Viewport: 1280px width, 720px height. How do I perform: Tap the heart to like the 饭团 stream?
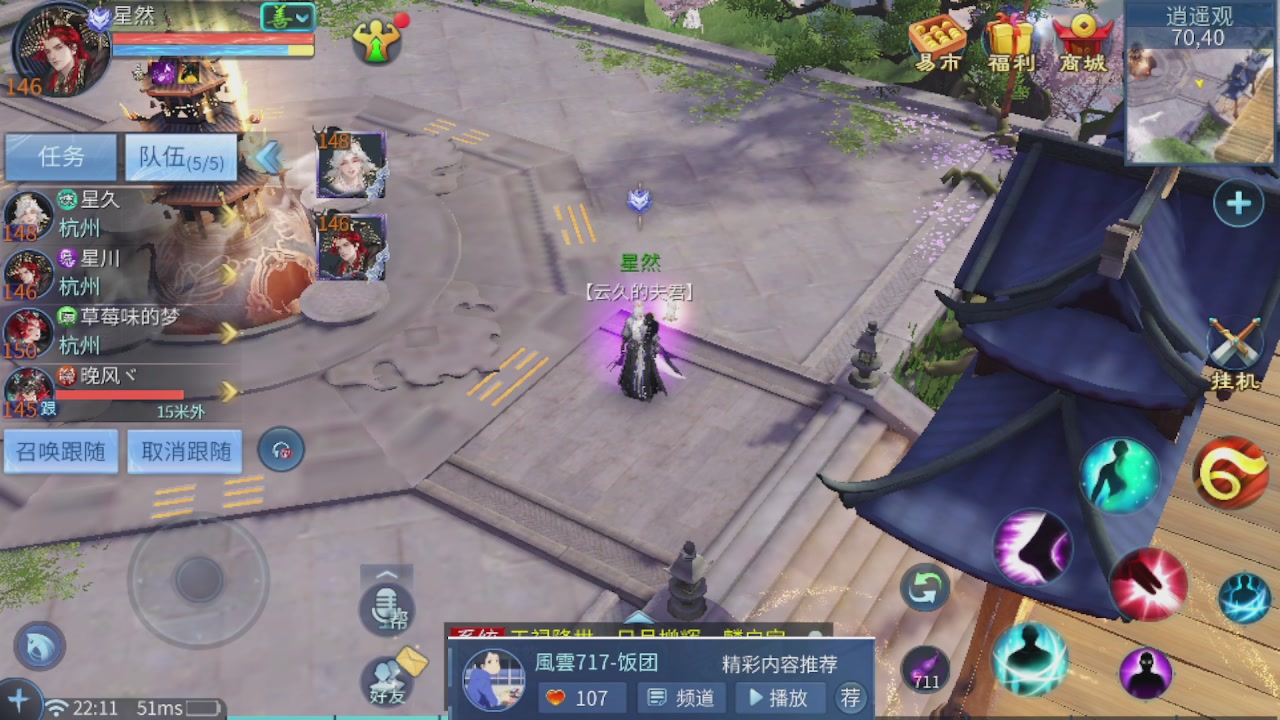tap(556, 699)
